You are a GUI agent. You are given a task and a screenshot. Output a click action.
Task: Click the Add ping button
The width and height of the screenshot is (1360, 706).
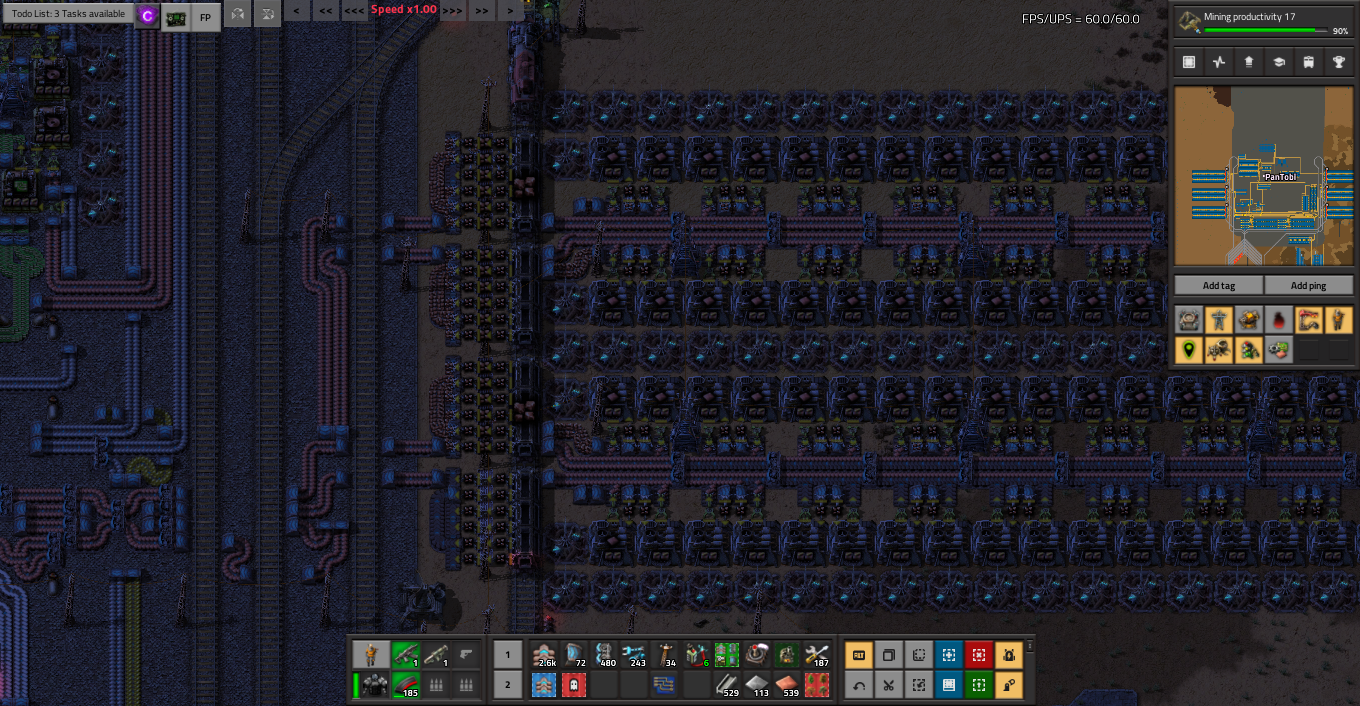[1308, 285]
